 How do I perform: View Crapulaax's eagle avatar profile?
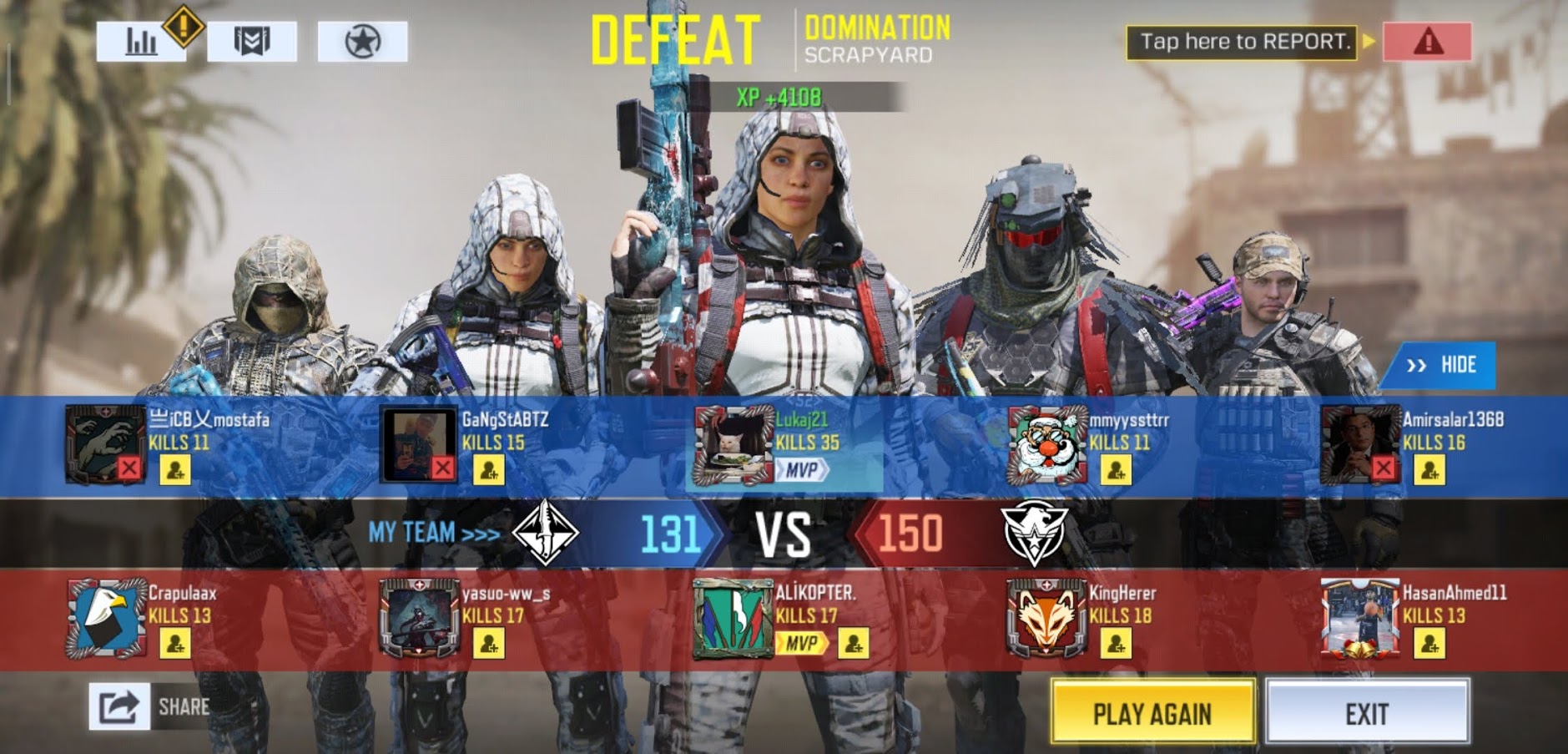click(106, 619)
